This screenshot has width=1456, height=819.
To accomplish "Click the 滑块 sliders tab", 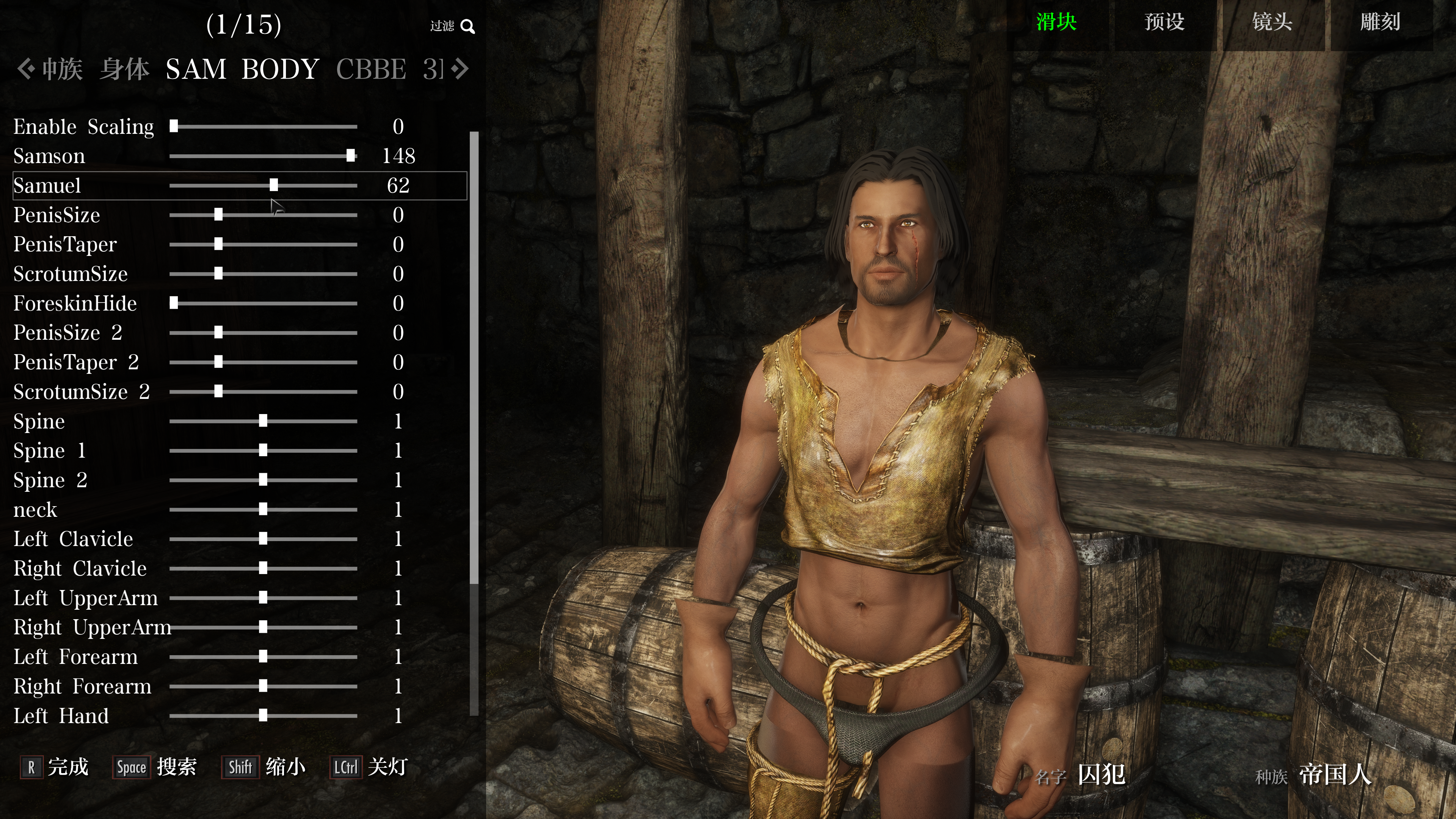I will tap(1056, 23).
